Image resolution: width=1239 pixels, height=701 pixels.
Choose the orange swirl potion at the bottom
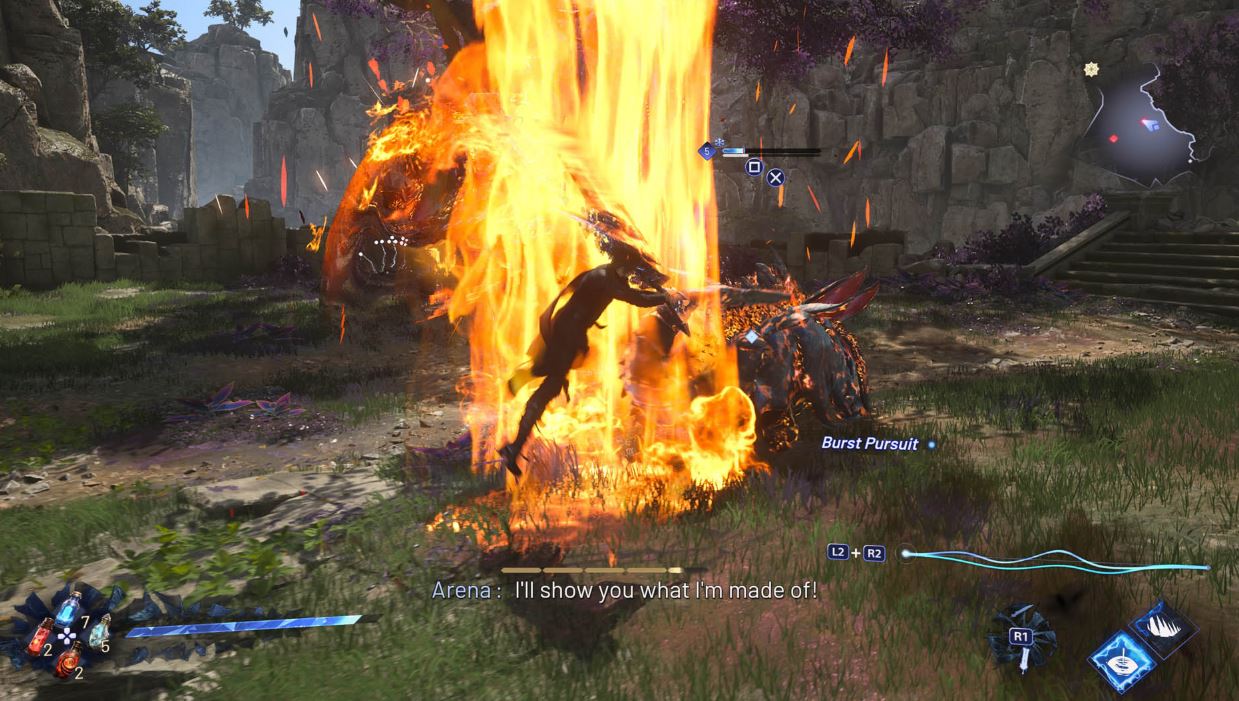click(x=68, y=661)
